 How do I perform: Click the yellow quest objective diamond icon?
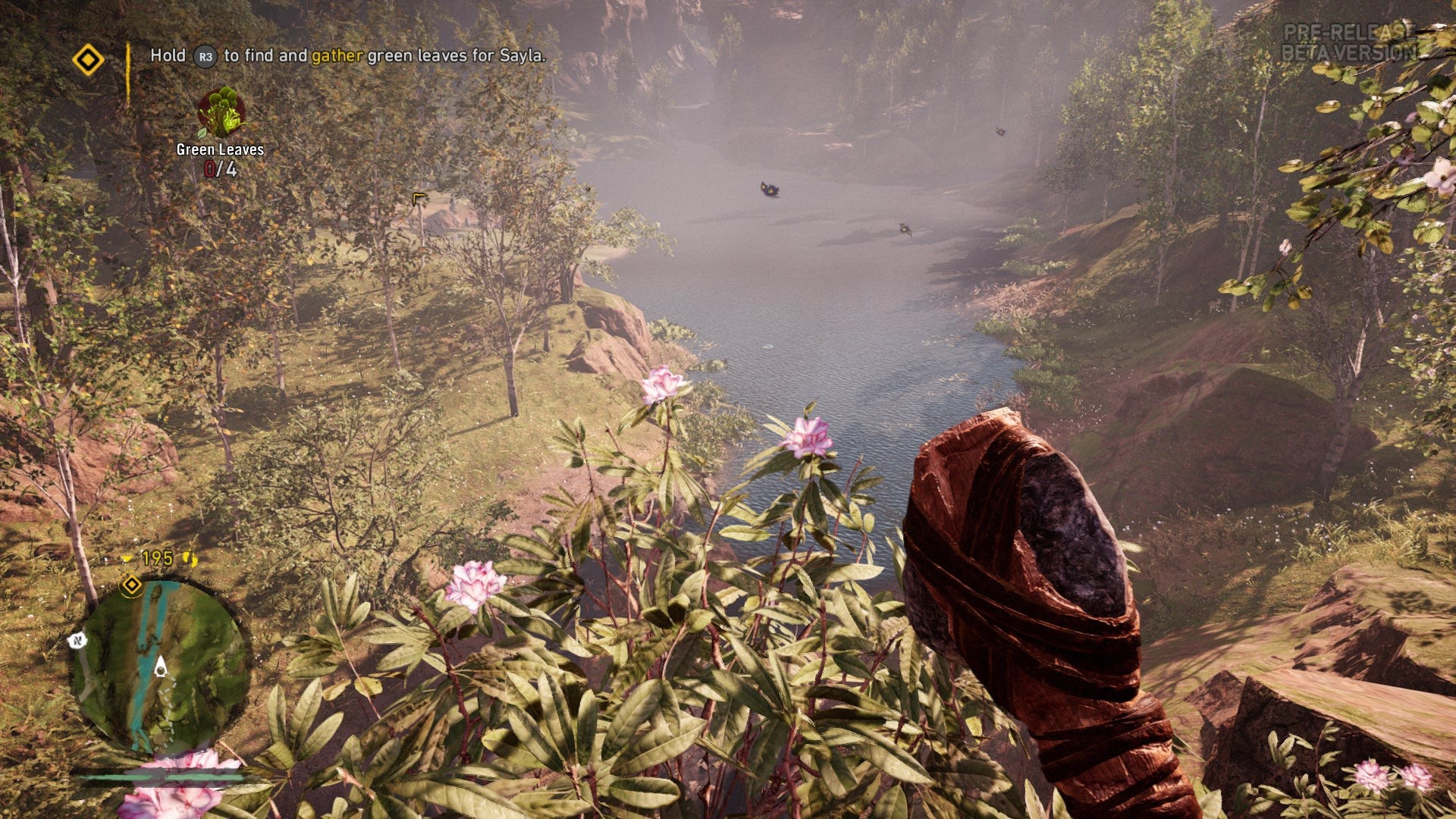(88, 59)
